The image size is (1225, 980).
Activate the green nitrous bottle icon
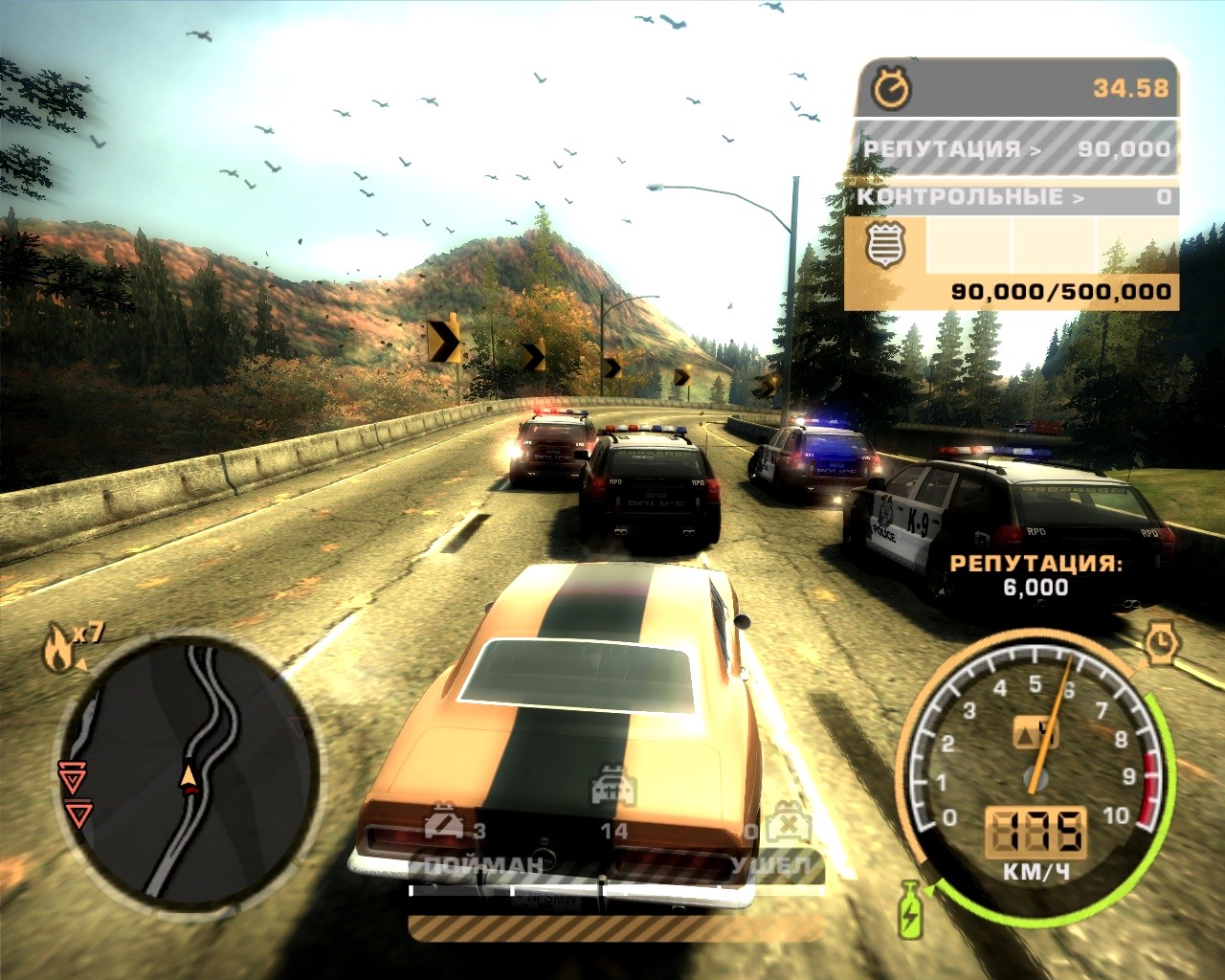pyautogui.click(x=910, y=908)
